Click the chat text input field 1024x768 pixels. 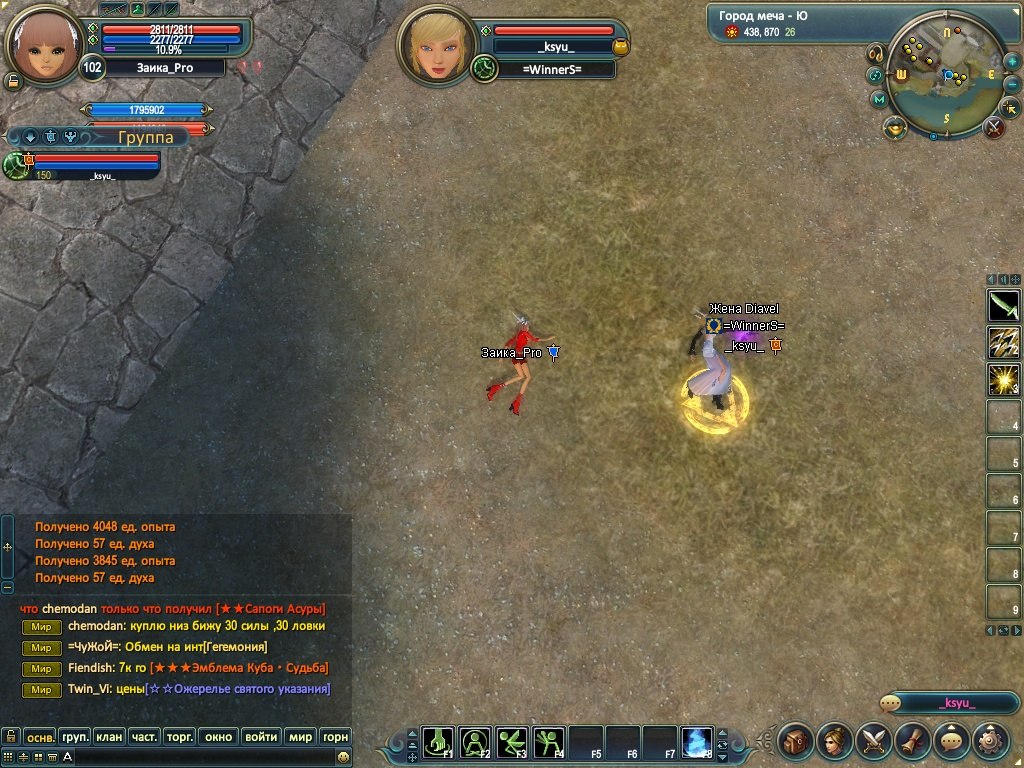(x=200, y=757)
